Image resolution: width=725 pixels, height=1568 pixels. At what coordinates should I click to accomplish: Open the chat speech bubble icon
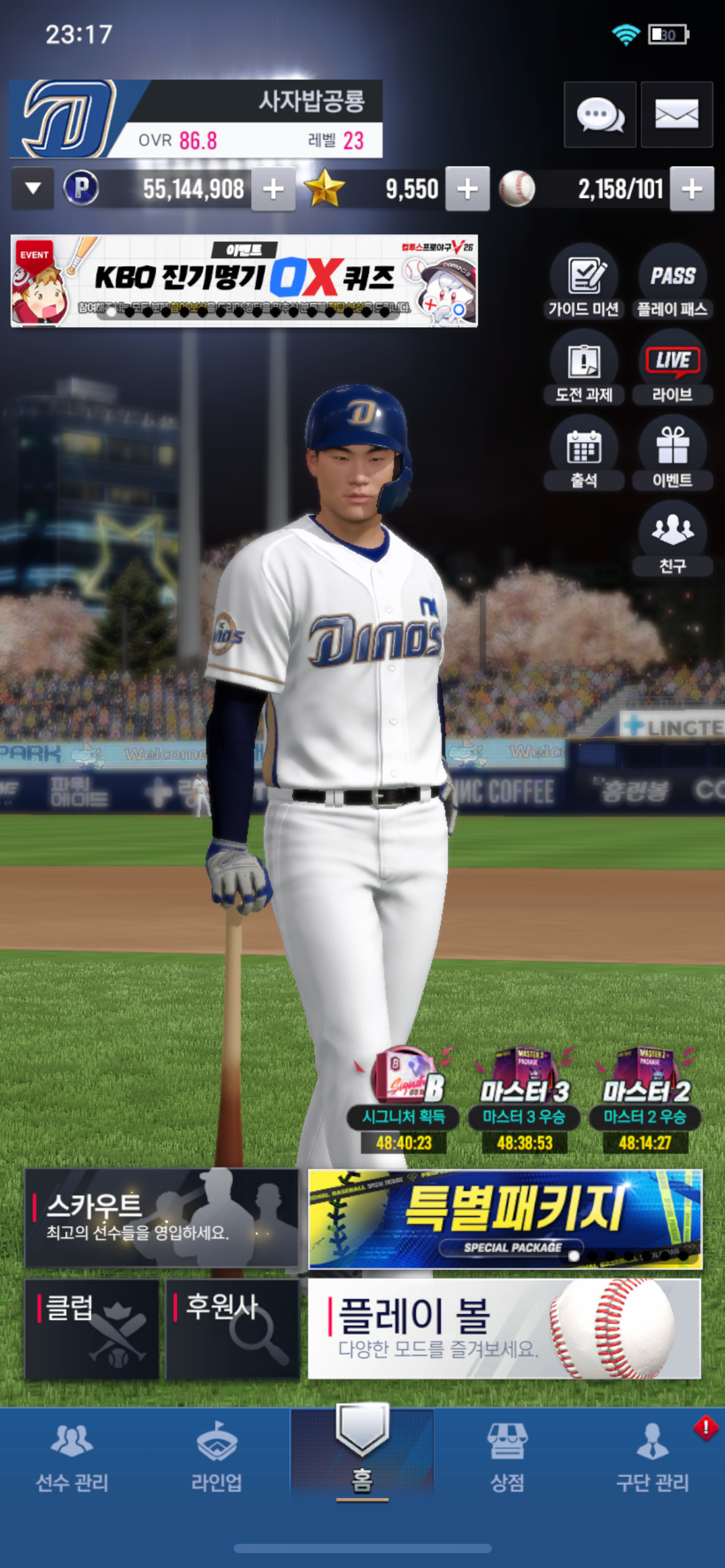click(600, 115)
